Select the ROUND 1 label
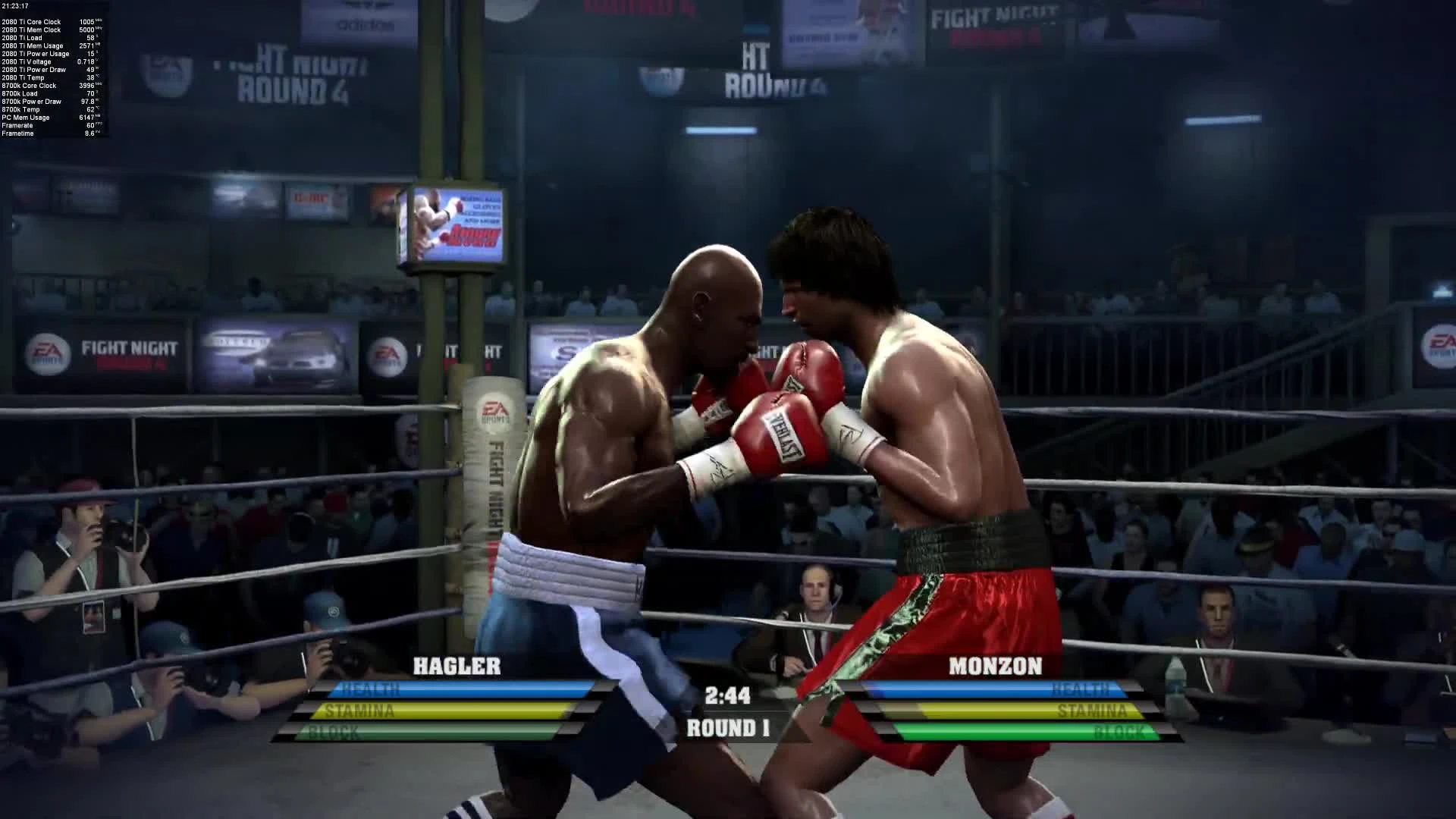The height and width of the screenshot is (819, 1456). 728,729
